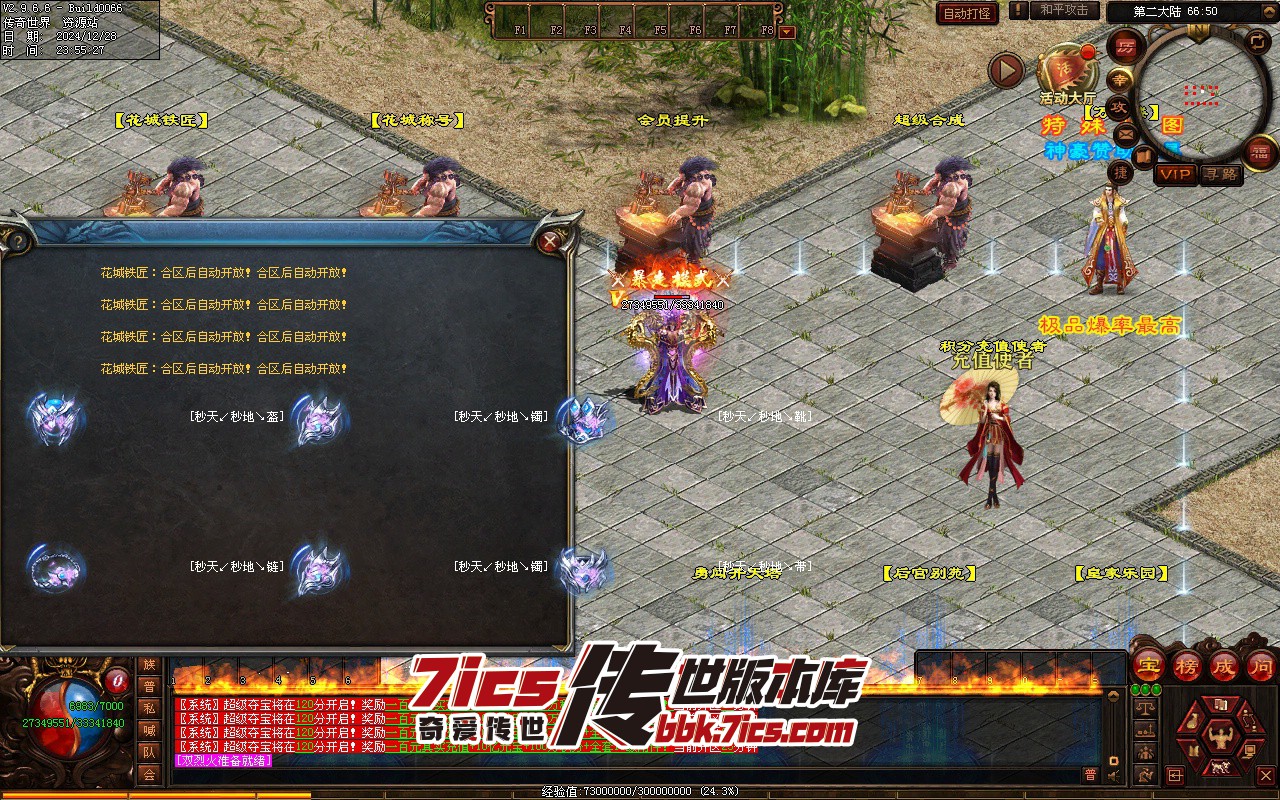Open the 福 welfare icon by minimap

click(1261, 153)
